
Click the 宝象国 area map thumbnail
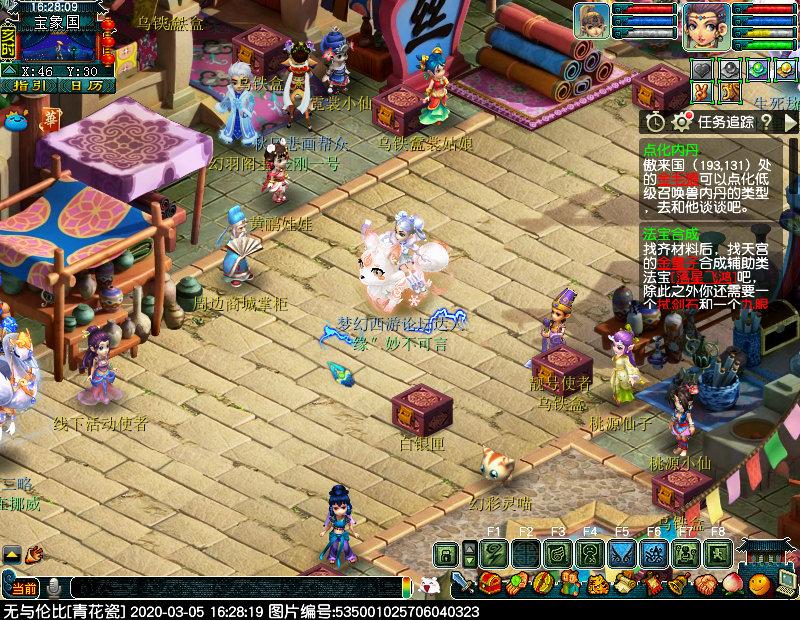(59, 44)
